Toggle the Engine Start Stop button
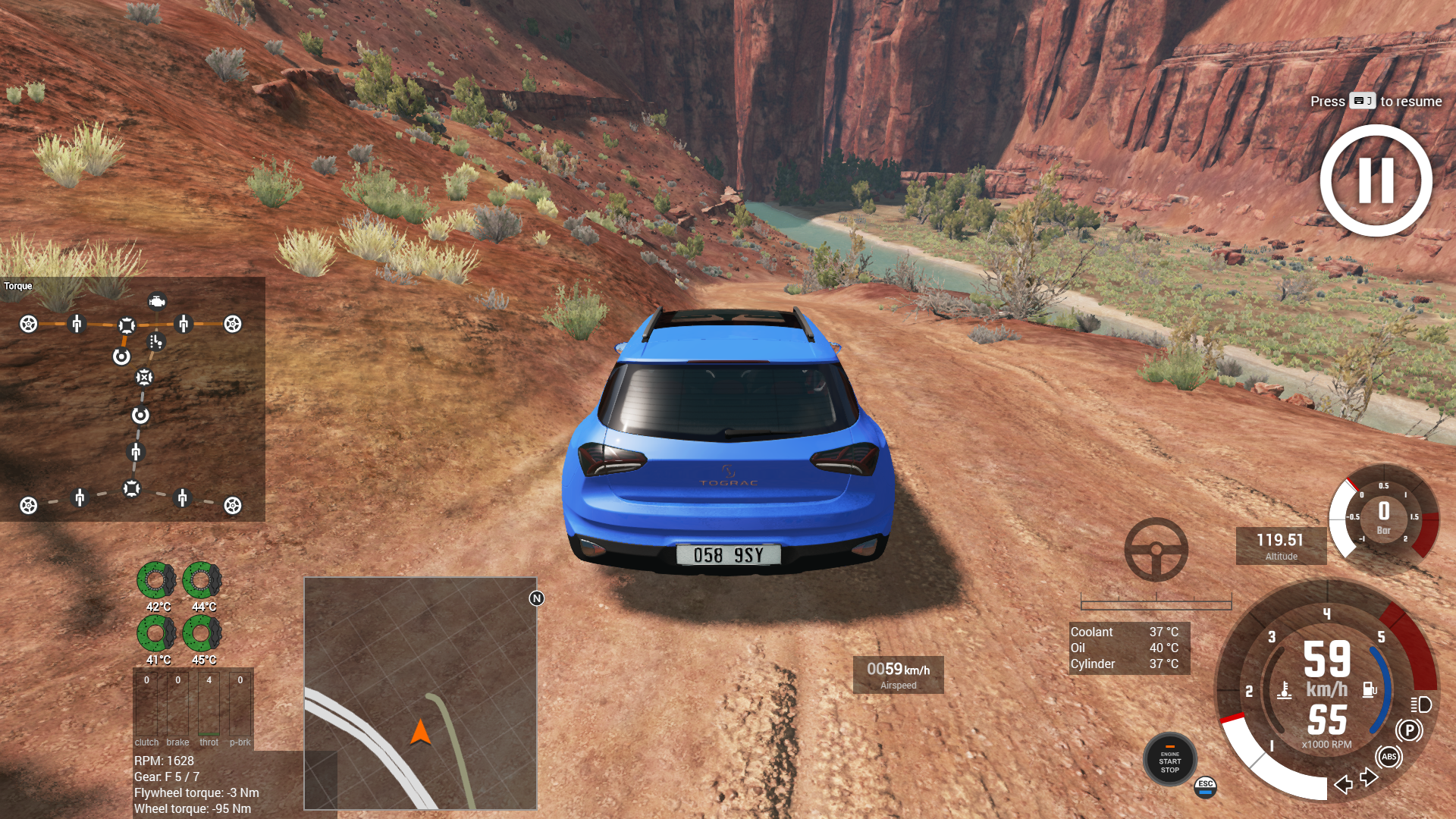This screenshot has width=1456, height=819. coord(1169,760)
